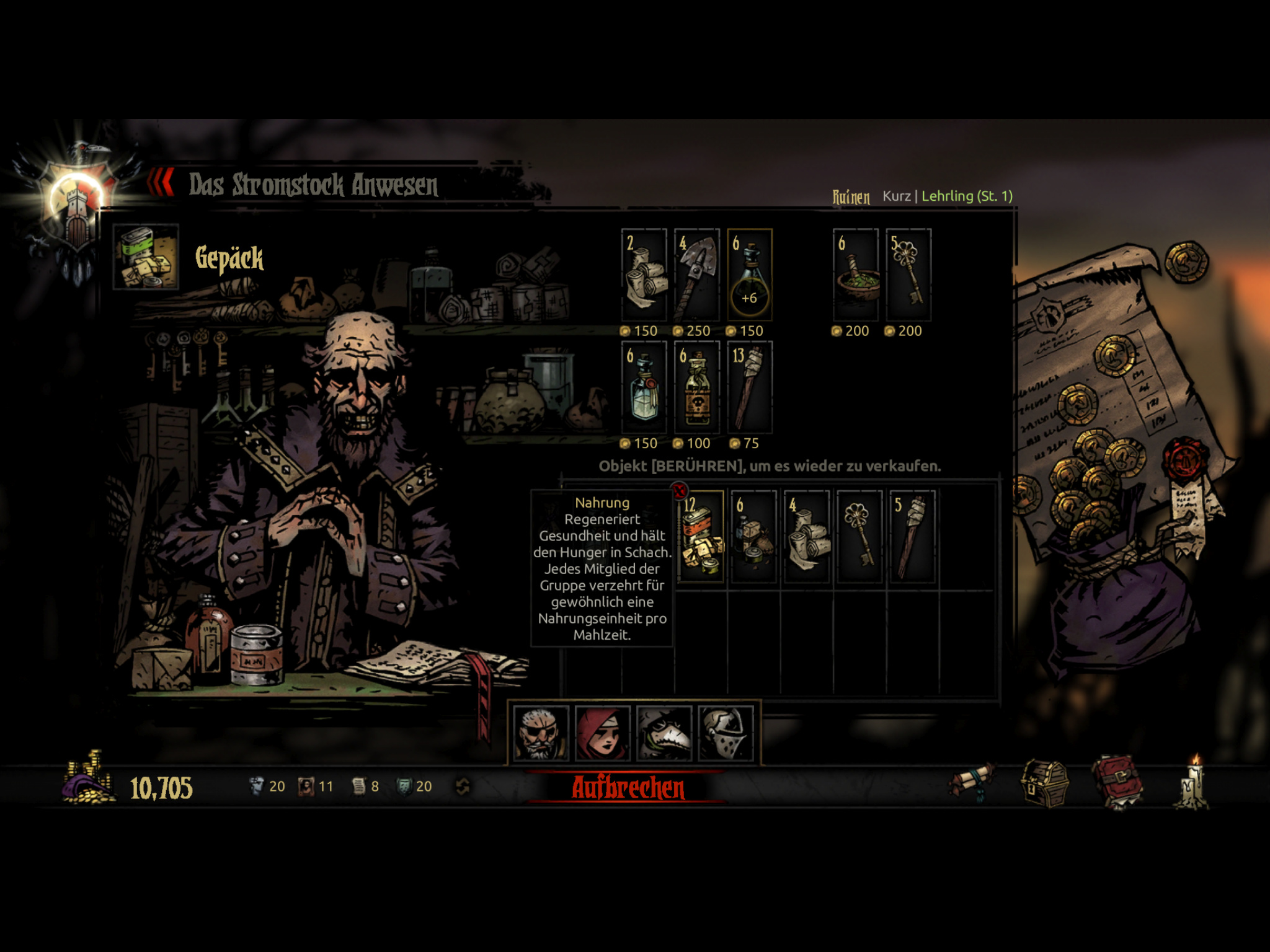The width and height of the screenshot is (1270, 952).
Task: Purchase the skull-labeled bottle for 100
Action: tap(697, 388)
